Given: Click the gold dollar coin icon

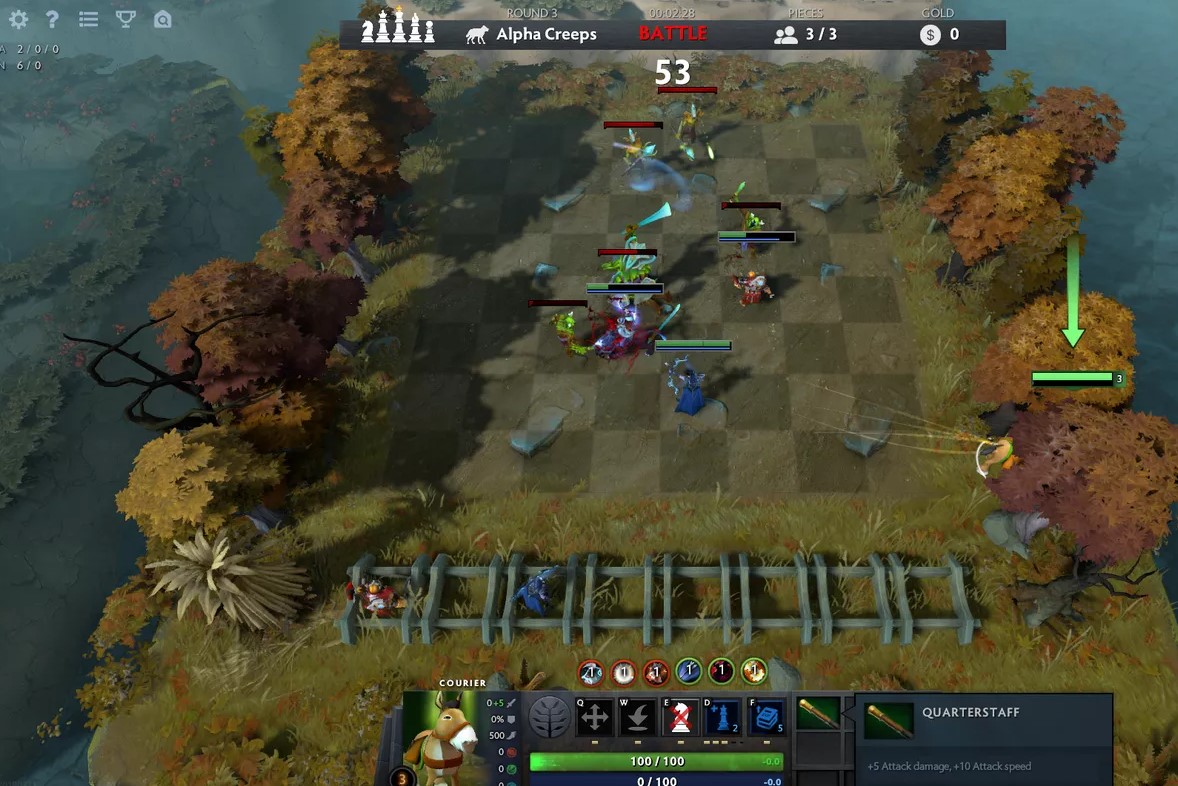Looking at the screenshot, I should click(x=931, y=35).
